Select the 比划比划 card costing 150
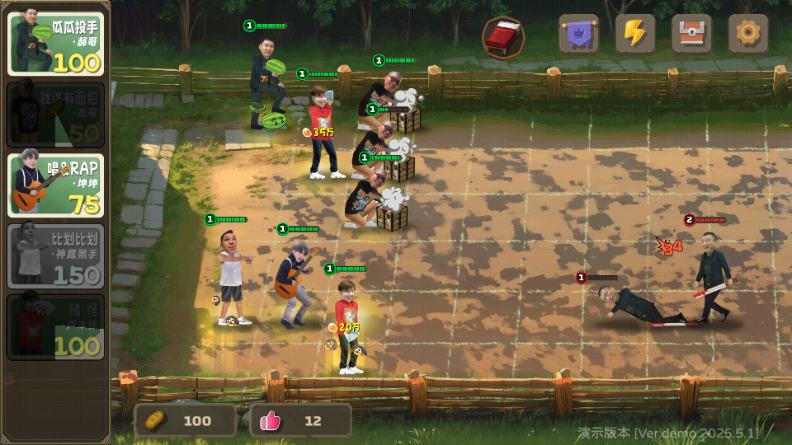The height and width of the screenshot is (445, 792). [56, 255]
